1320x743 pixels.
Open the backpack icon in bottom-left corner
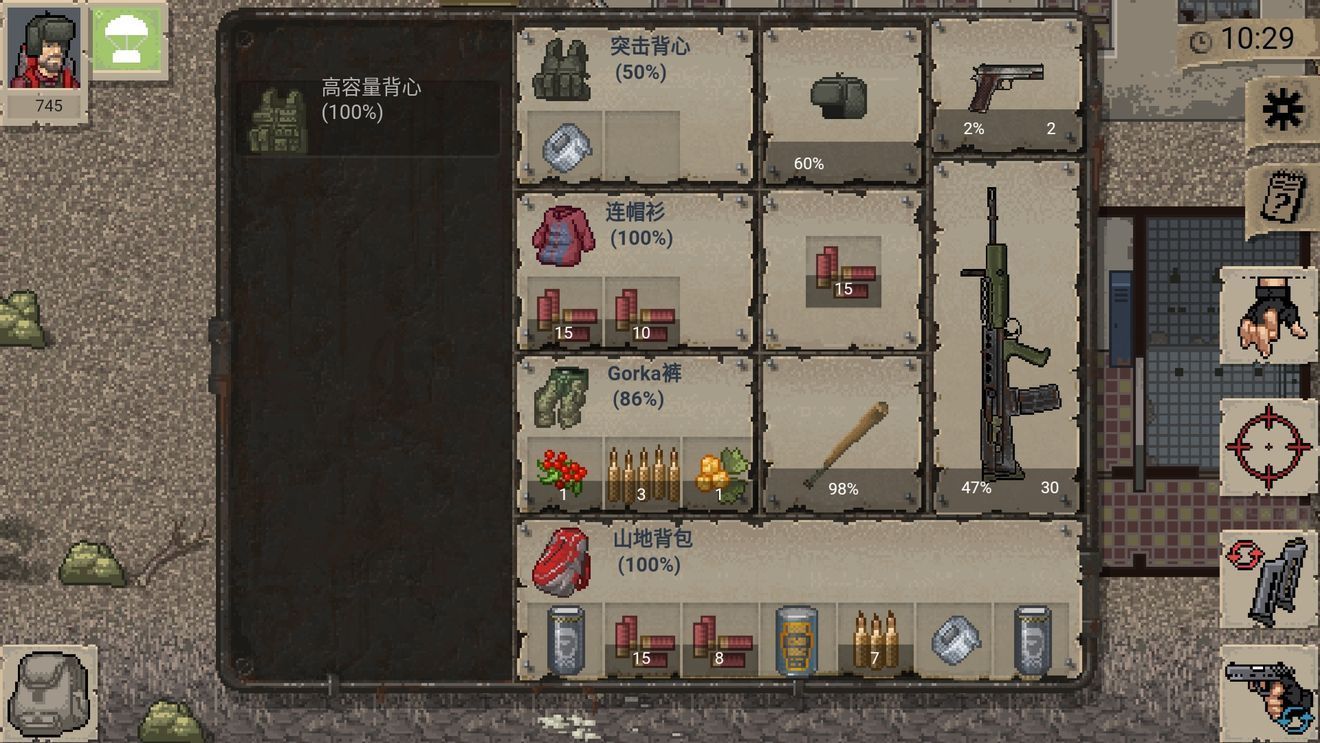pos(47,690)
